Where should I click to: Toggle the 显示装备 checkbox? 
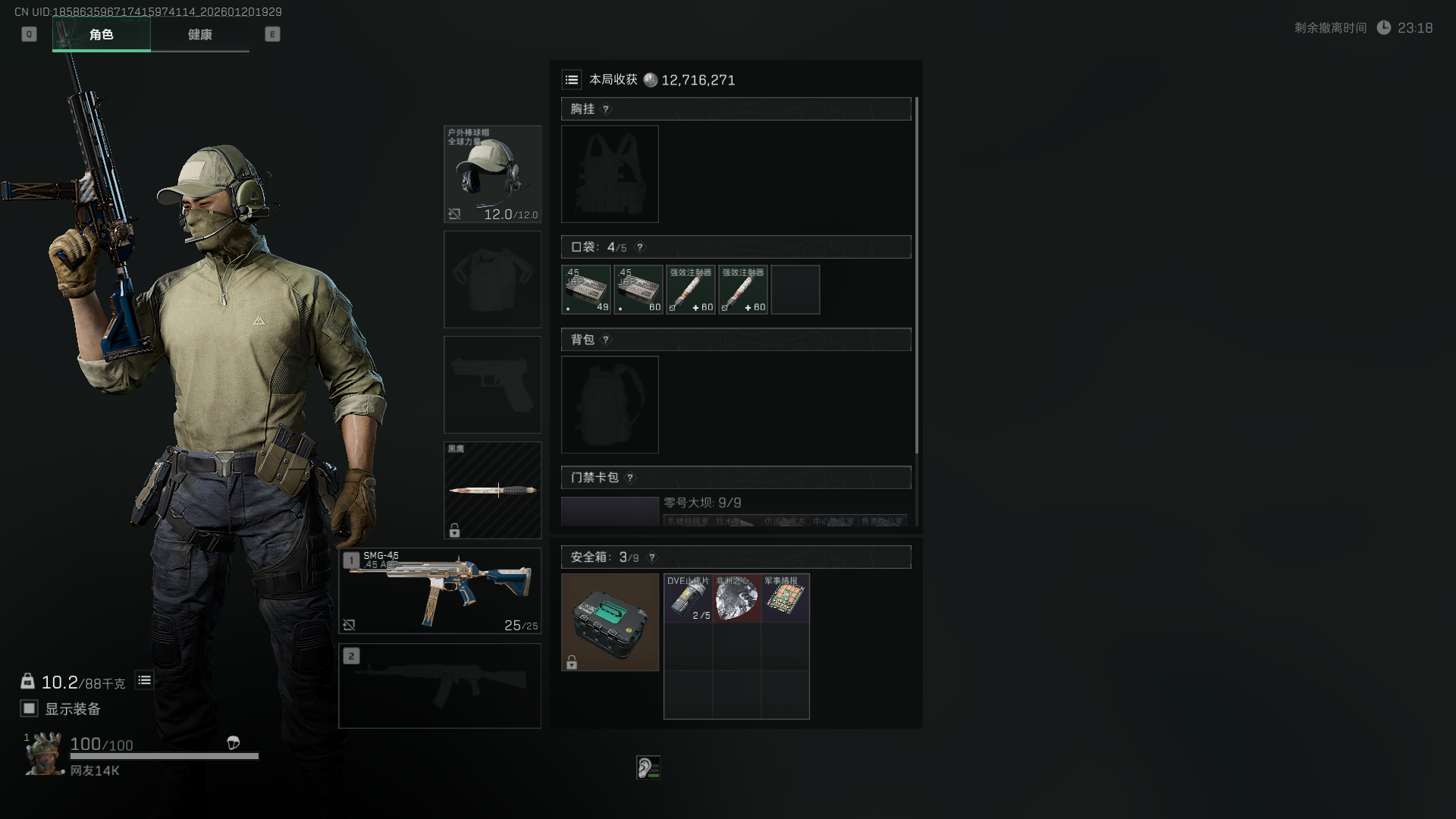click(30, 708)
